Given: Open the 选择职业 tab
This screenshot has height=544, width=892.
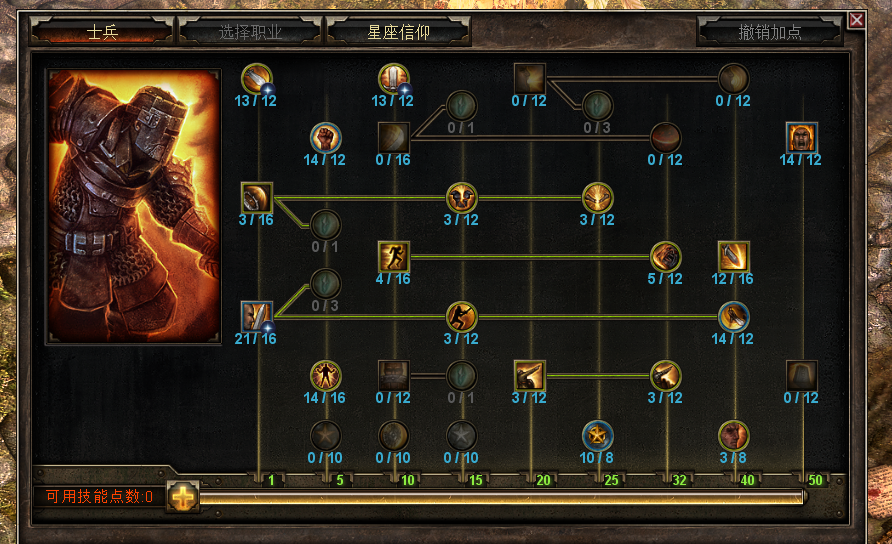Looking at the screenshot, I should pyautogui.click(x=250, y=31).
